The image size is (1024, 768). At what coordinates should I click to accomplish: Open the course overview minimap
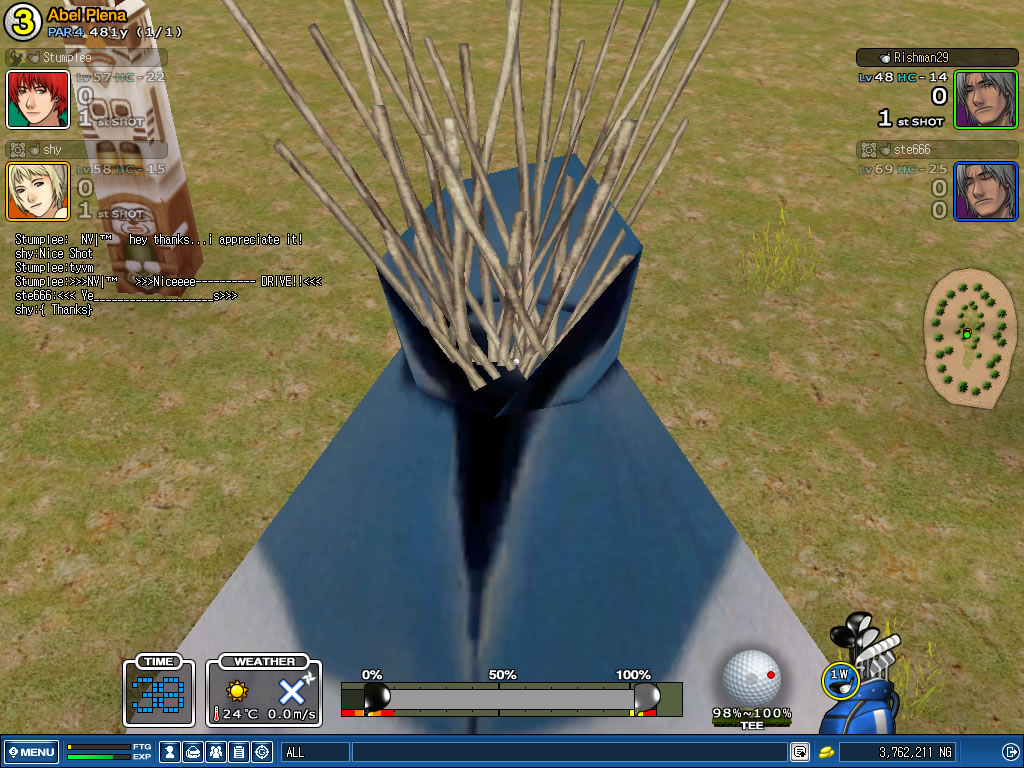pos(965,338)
